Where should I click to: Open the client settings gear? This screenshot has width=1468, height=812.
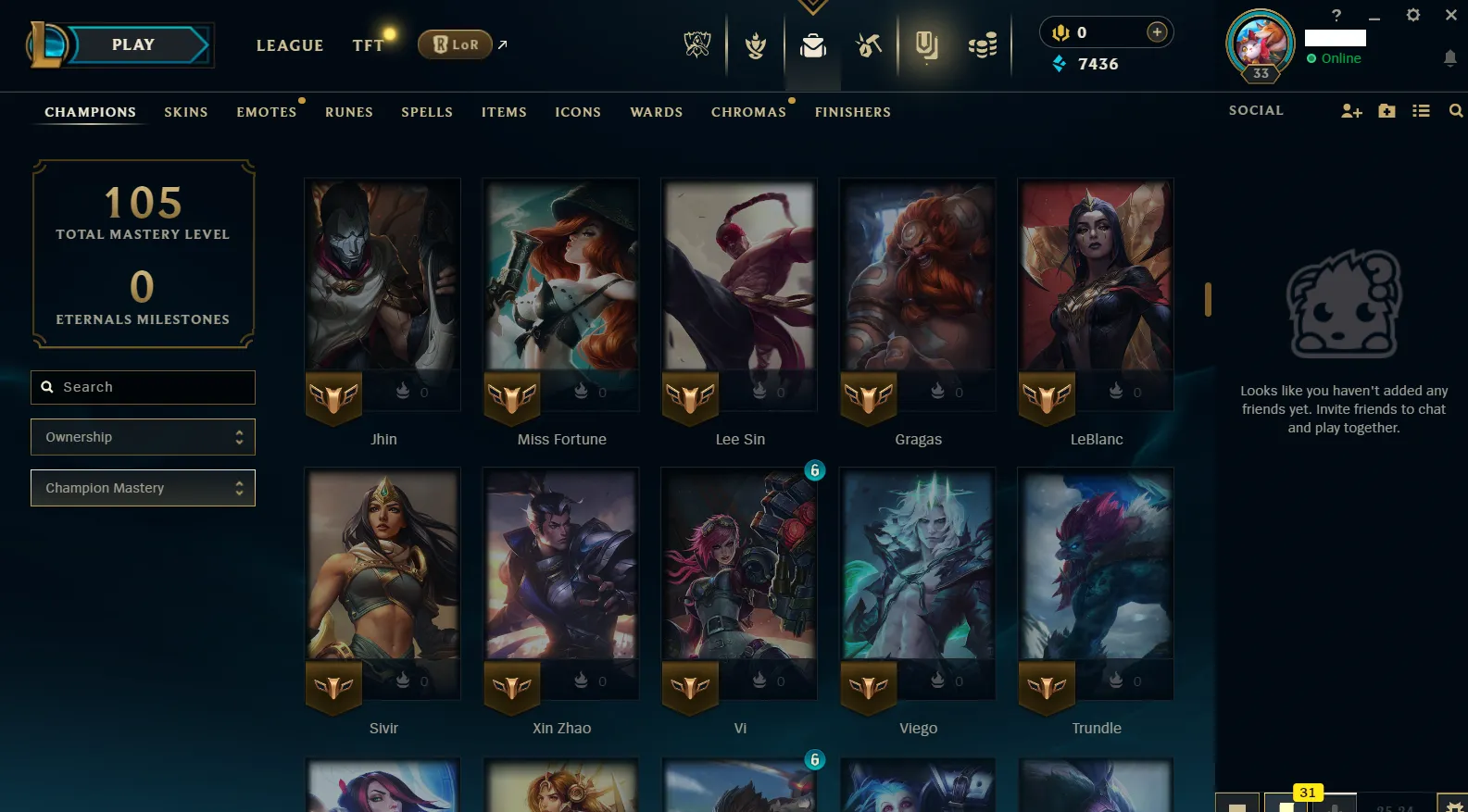pos(1413,16)
